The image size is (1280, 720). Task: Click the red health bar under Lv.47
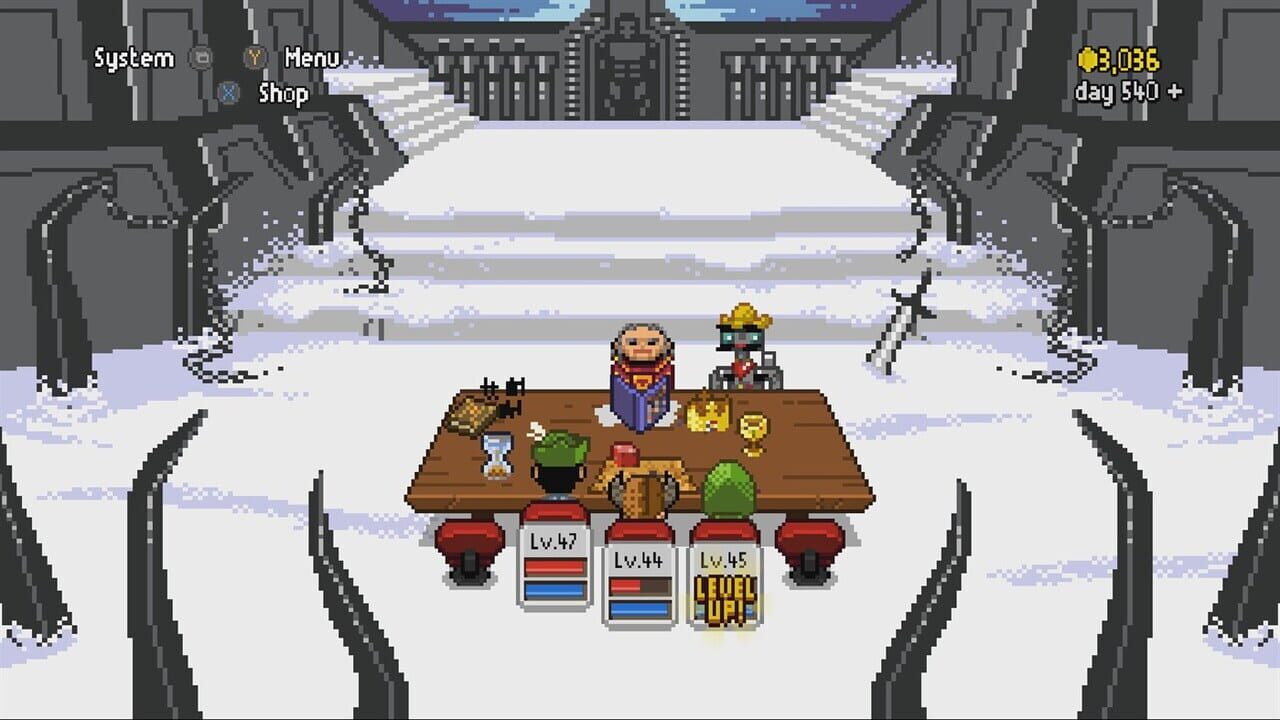553,566
